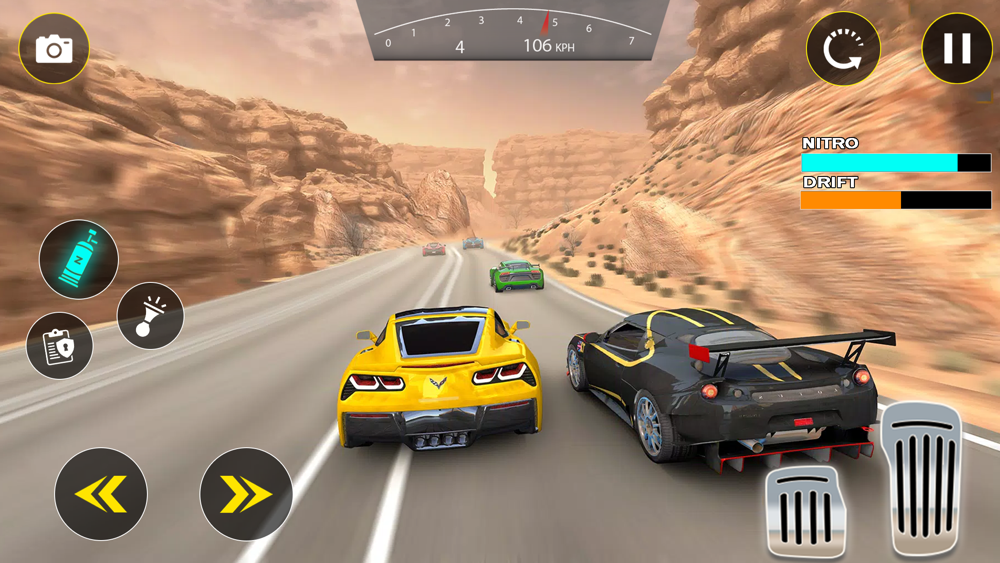Steer right with the double-arrow button
Image resolution: width=1000 pixels, height=563 pixels.
246,494
